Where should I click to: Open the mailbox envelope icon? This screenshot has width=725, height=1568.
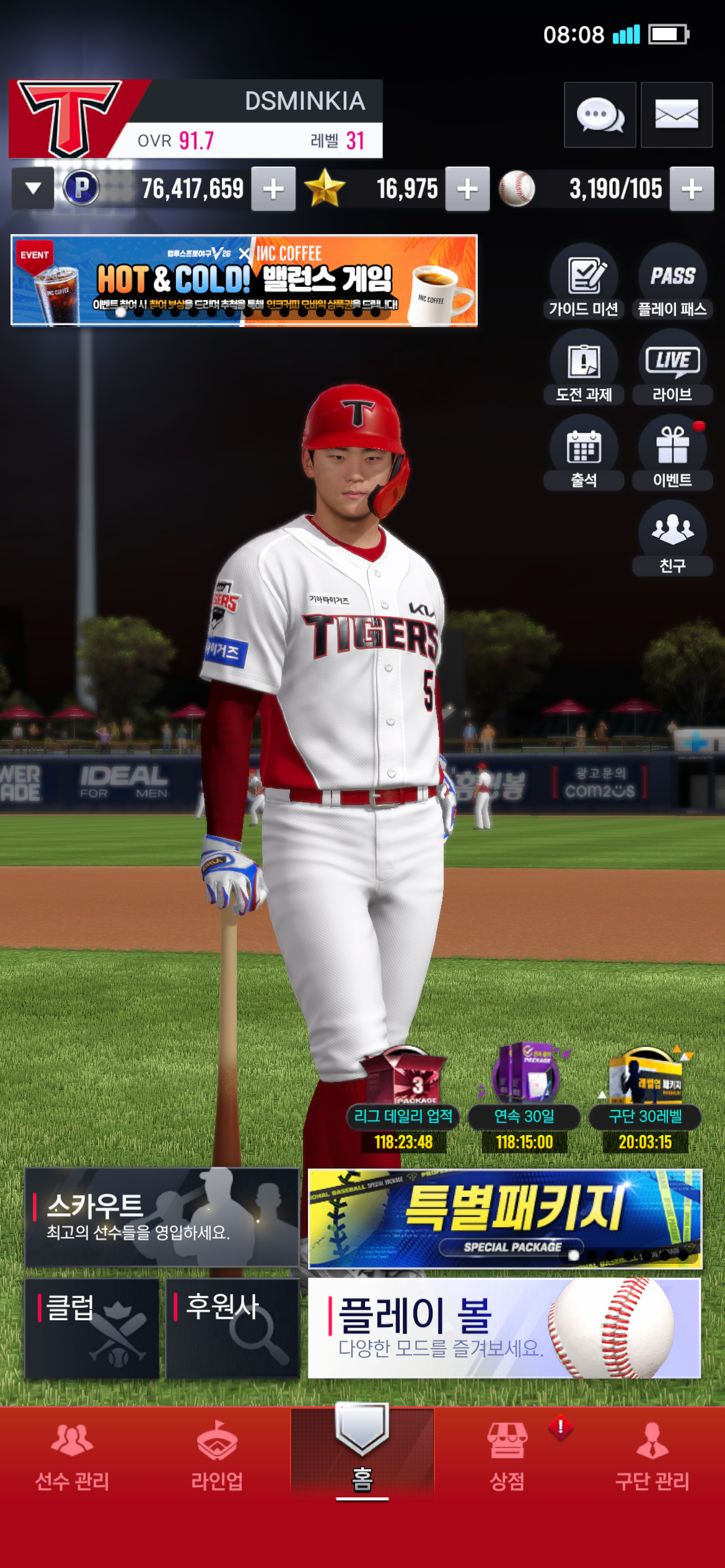tap(676, 115)
